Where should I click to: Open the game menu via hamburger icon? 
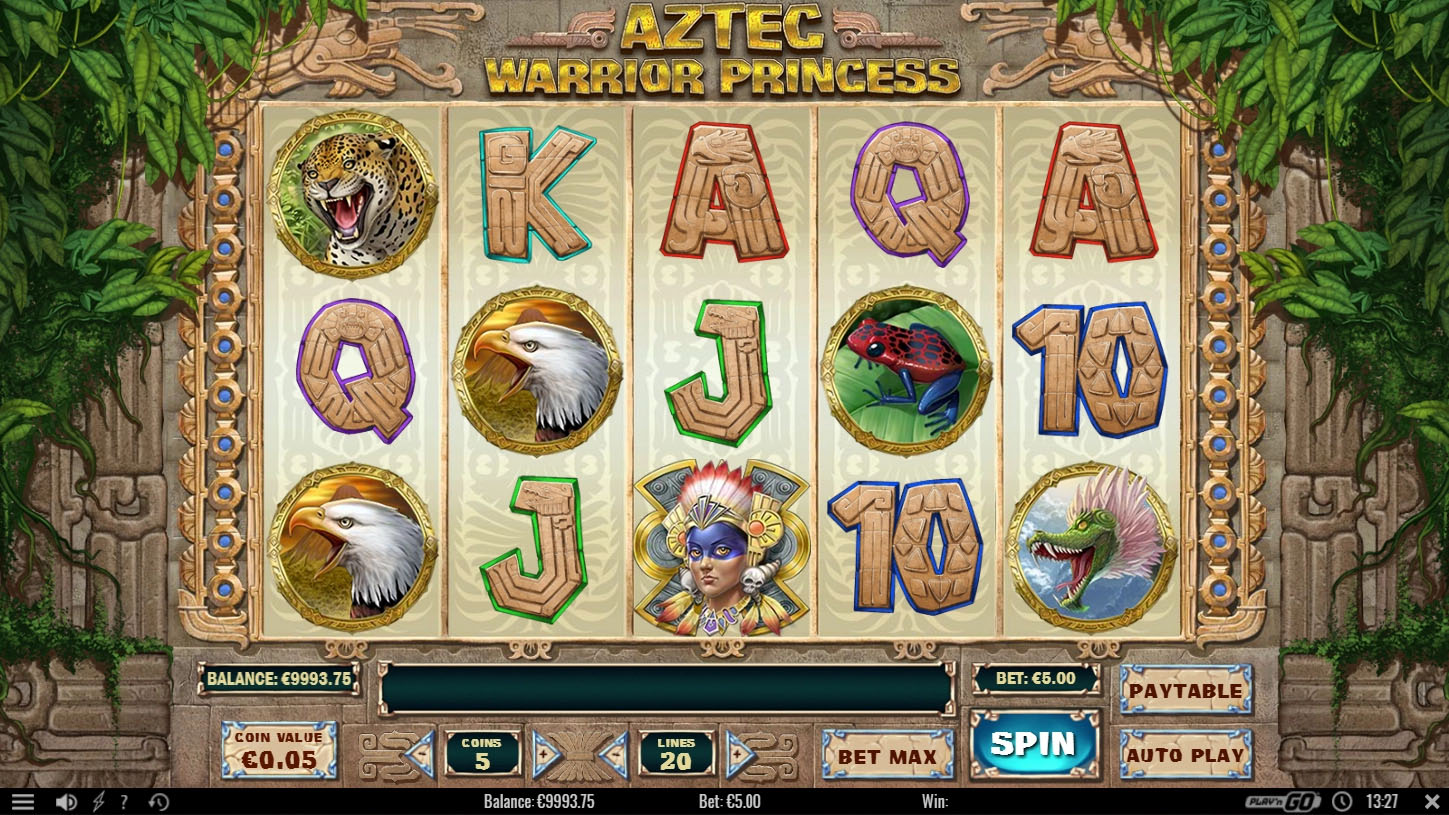pos(24,800)
